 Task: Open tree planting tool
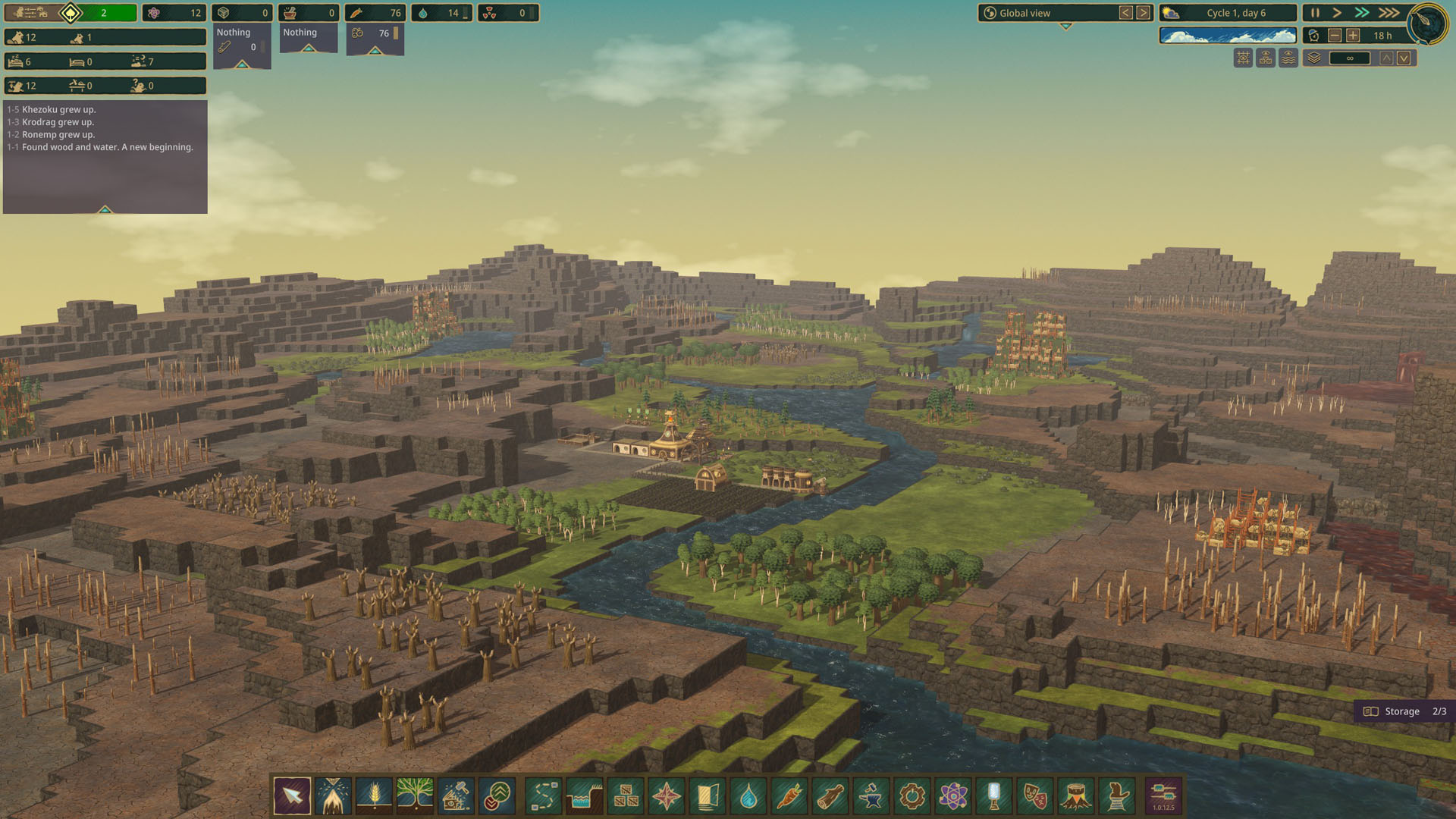415,796
